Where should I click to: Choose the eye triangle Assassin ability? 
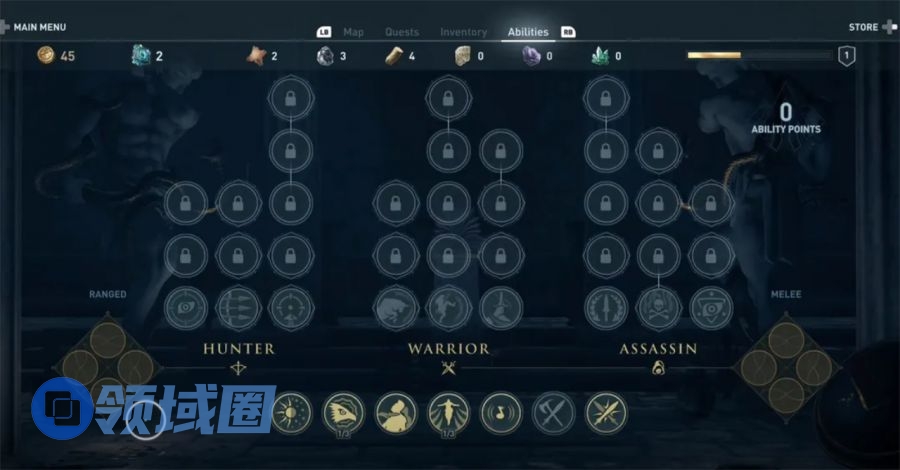[x=711, y=307]
